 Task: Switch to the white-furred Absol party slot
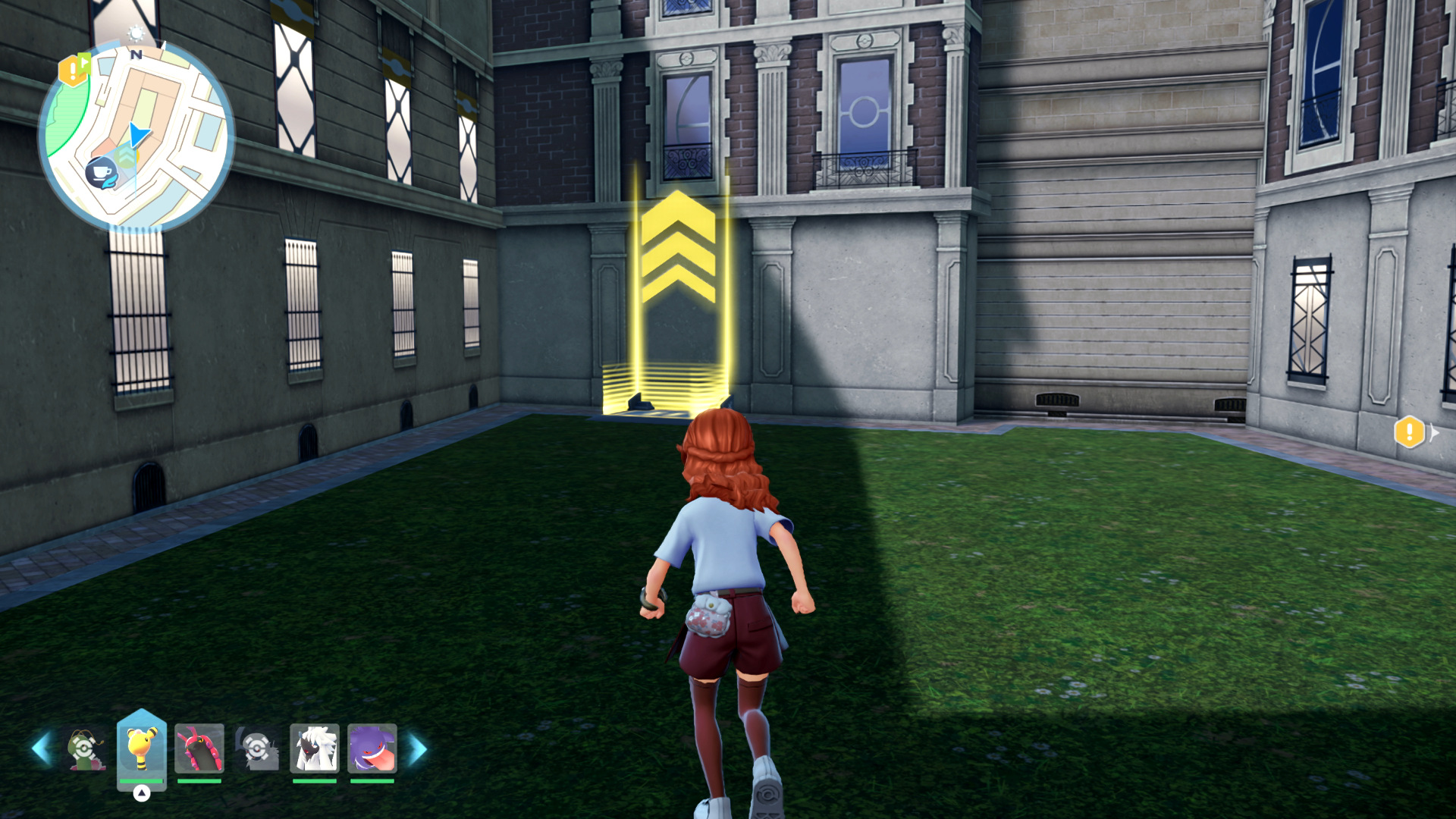tap(314, 748)
